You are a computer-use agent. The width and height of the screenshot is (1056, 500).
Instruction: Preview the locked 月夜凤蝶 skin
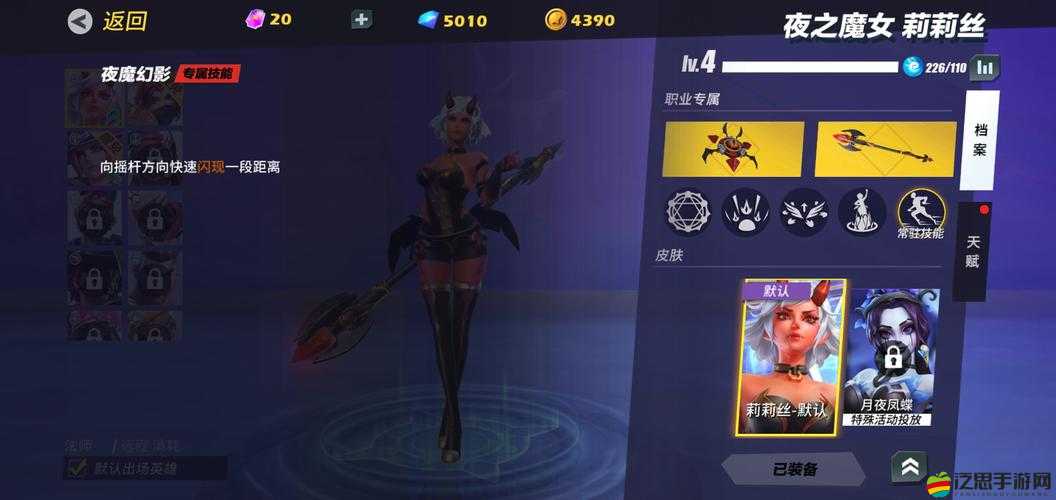click(x=891, y=357)
